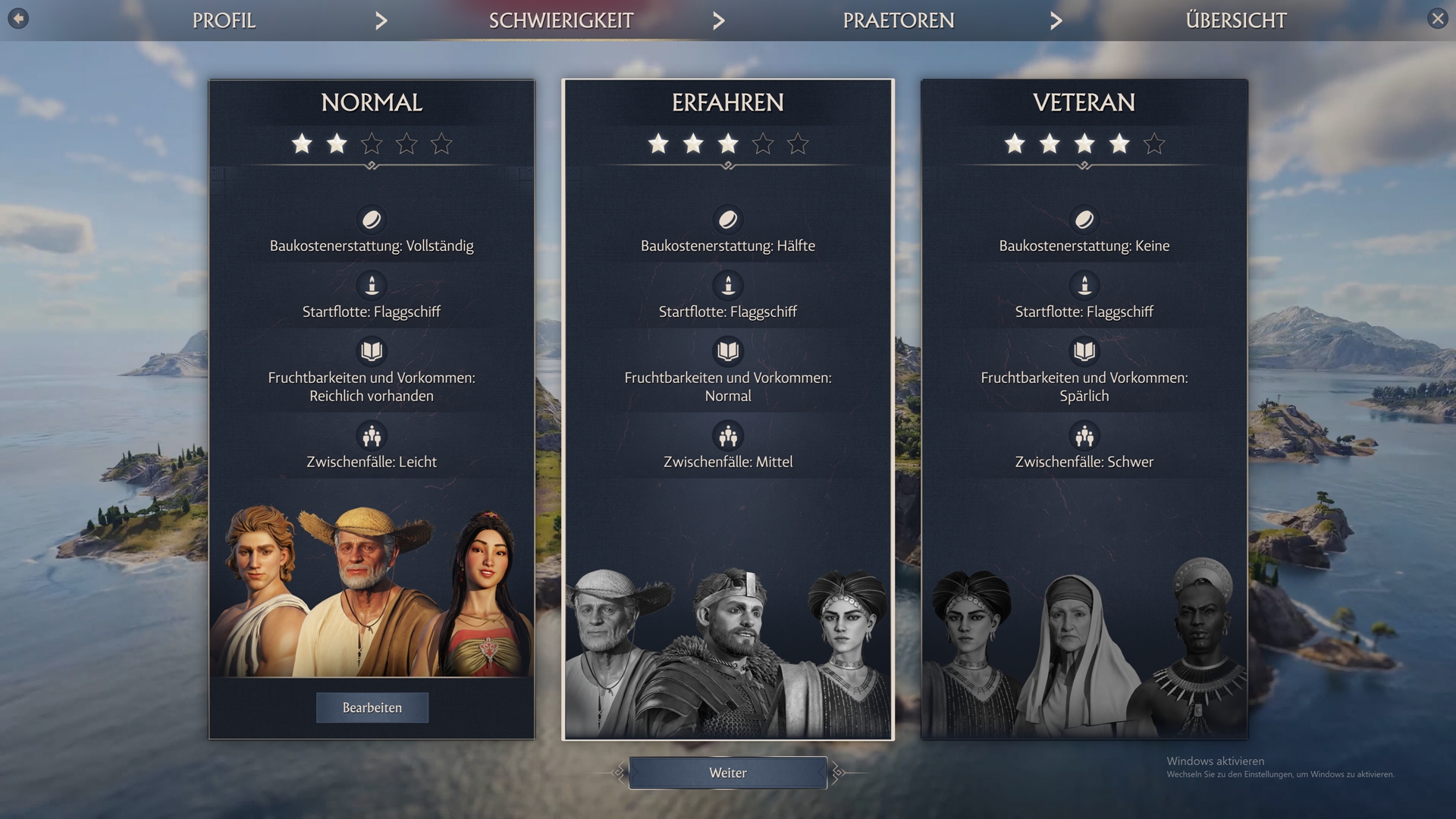Pick the Veteran difficulty card

[1084, 341]
